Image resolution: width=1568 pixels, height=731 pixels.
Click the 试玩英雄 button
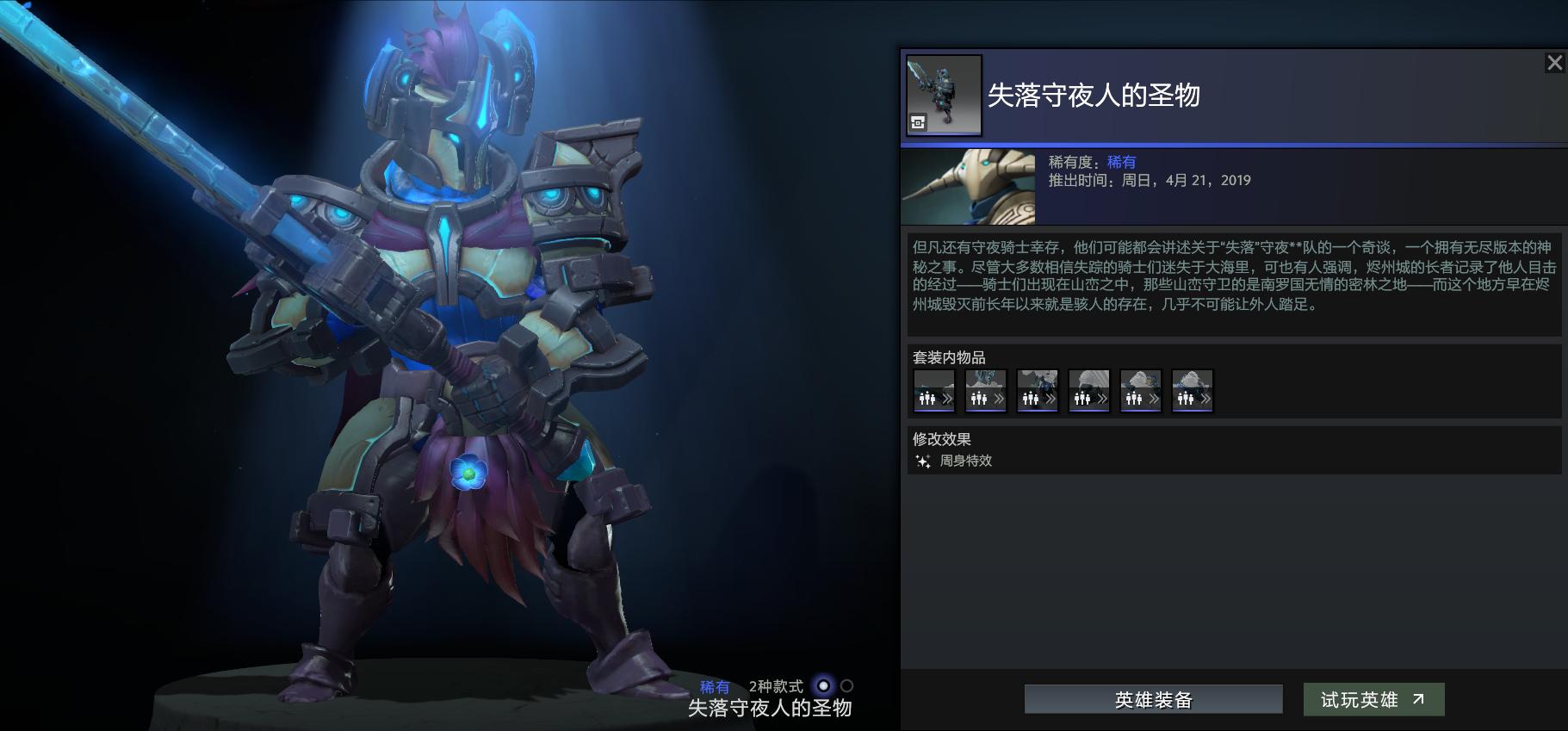point(1374,699)
